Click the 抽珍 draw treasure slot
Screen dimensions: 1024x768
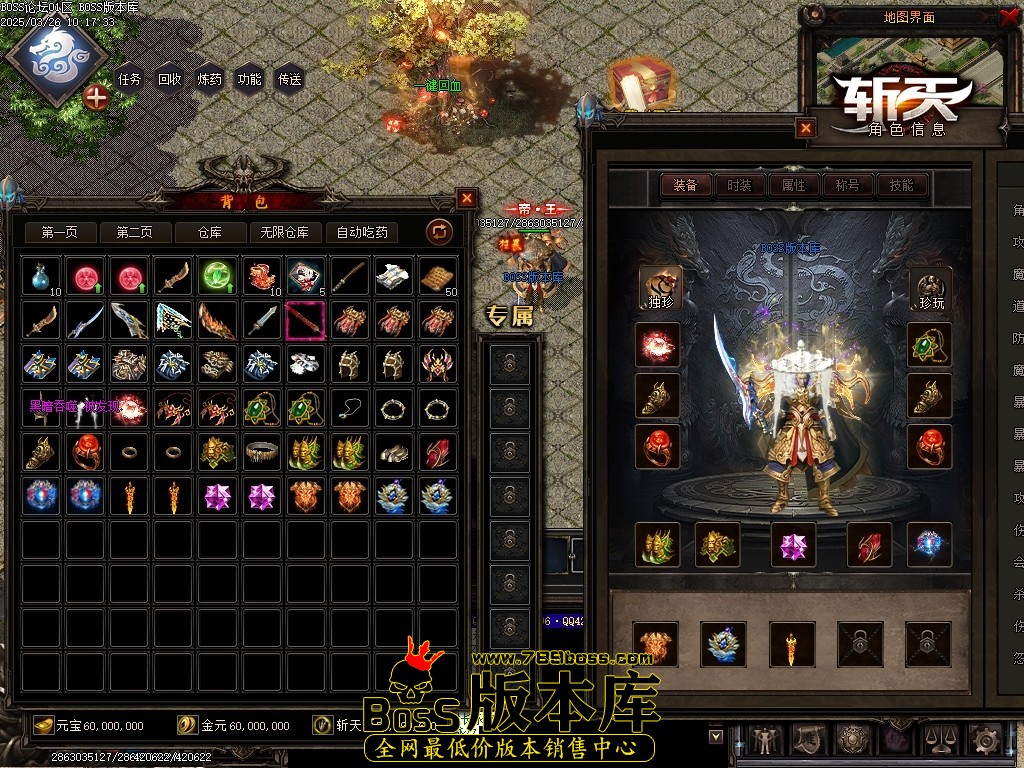(659, 287)
